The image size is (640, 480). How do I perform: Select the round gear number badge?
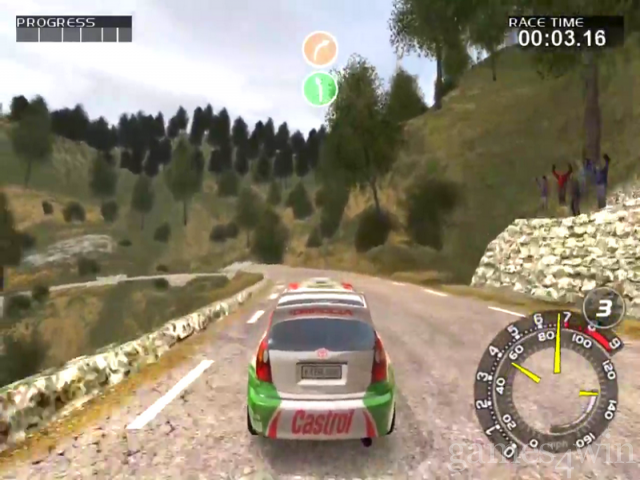[x=603, y=306]
